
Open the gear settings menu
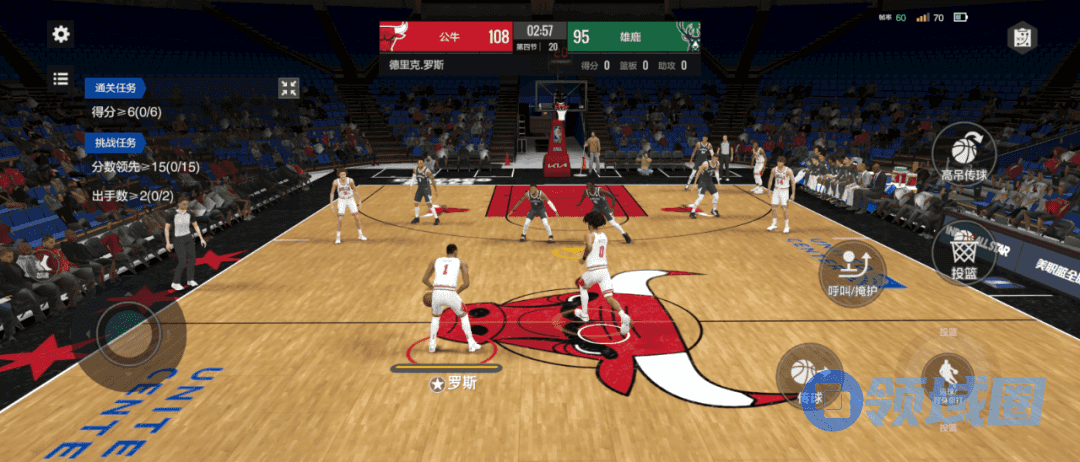coord(61,34)
